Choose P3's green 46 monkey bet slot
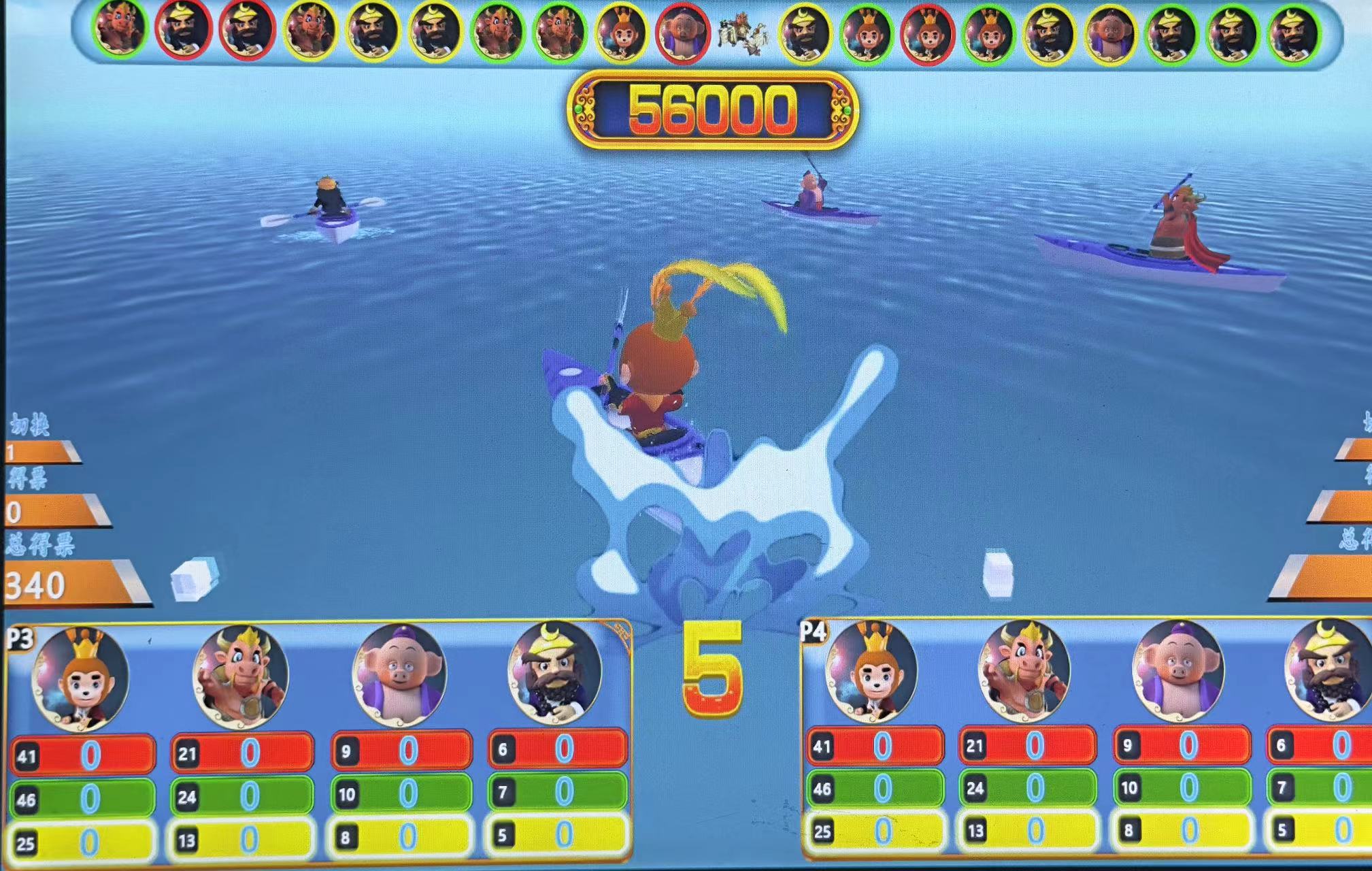 click(83, 798)
